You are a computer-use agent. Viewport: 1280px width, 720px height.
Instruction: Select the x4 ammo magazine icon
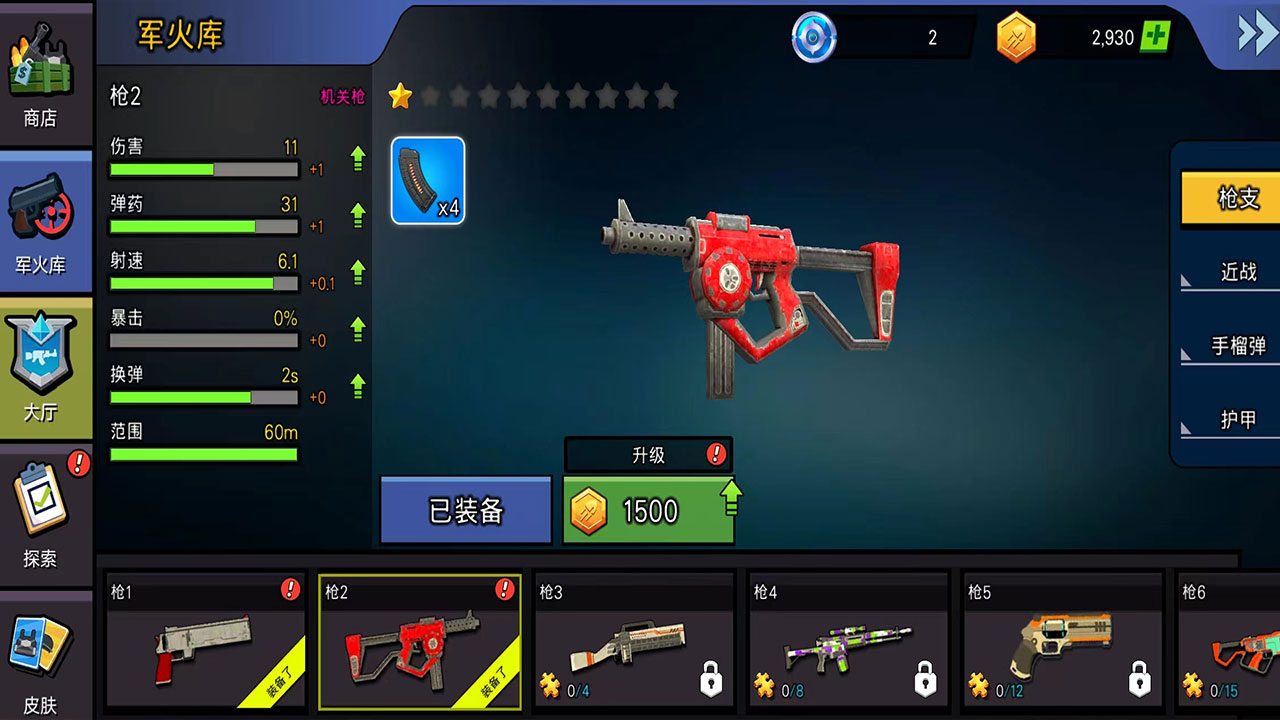click(428, 180)
